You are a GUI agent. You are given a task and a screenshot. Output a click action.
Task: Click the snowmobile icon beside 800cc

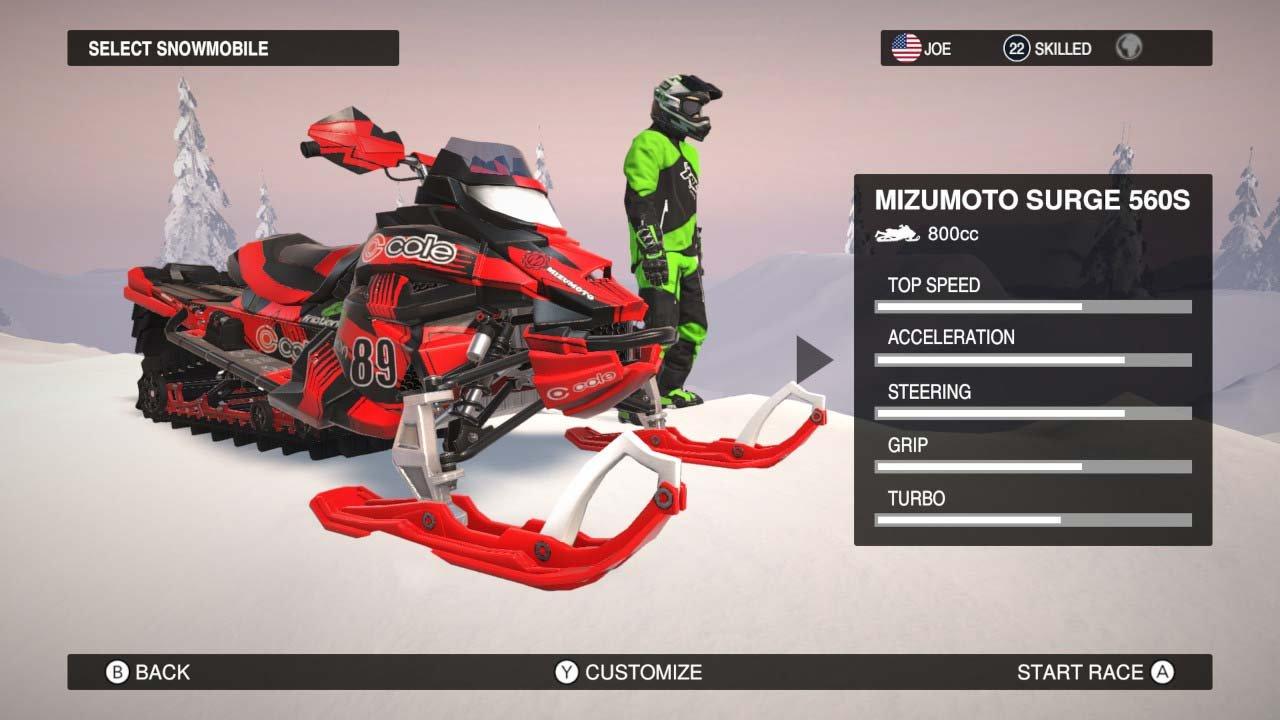(895, 233)
